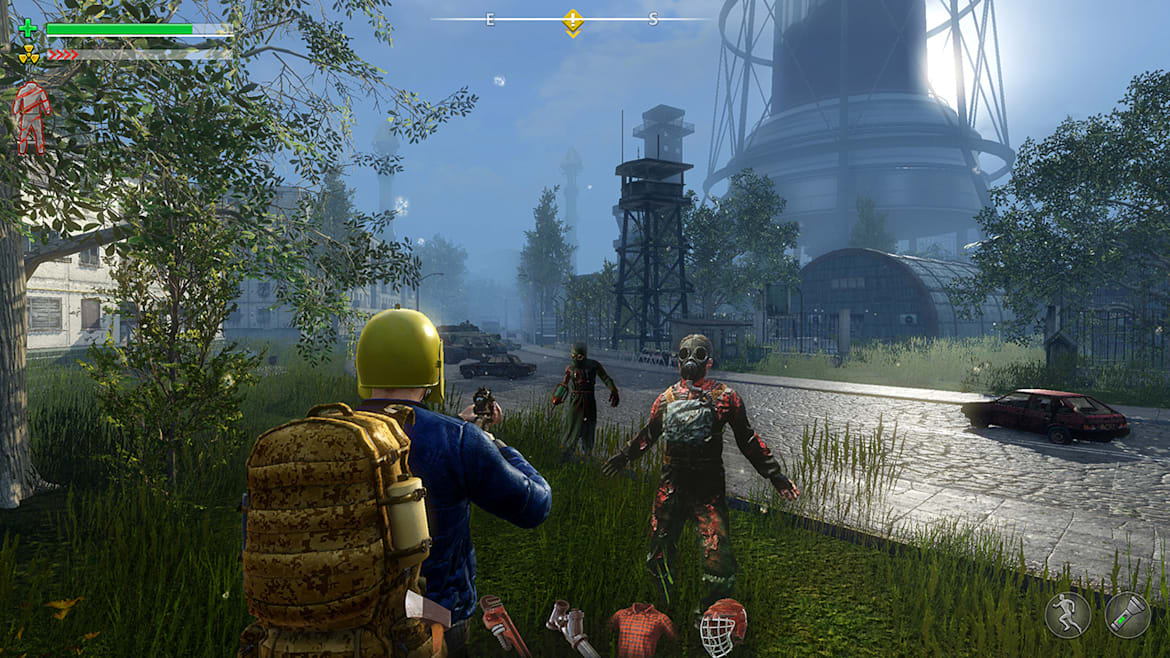Click the yellow objective marker on compass
This screenshot has height=658, width=1170.
572,20
